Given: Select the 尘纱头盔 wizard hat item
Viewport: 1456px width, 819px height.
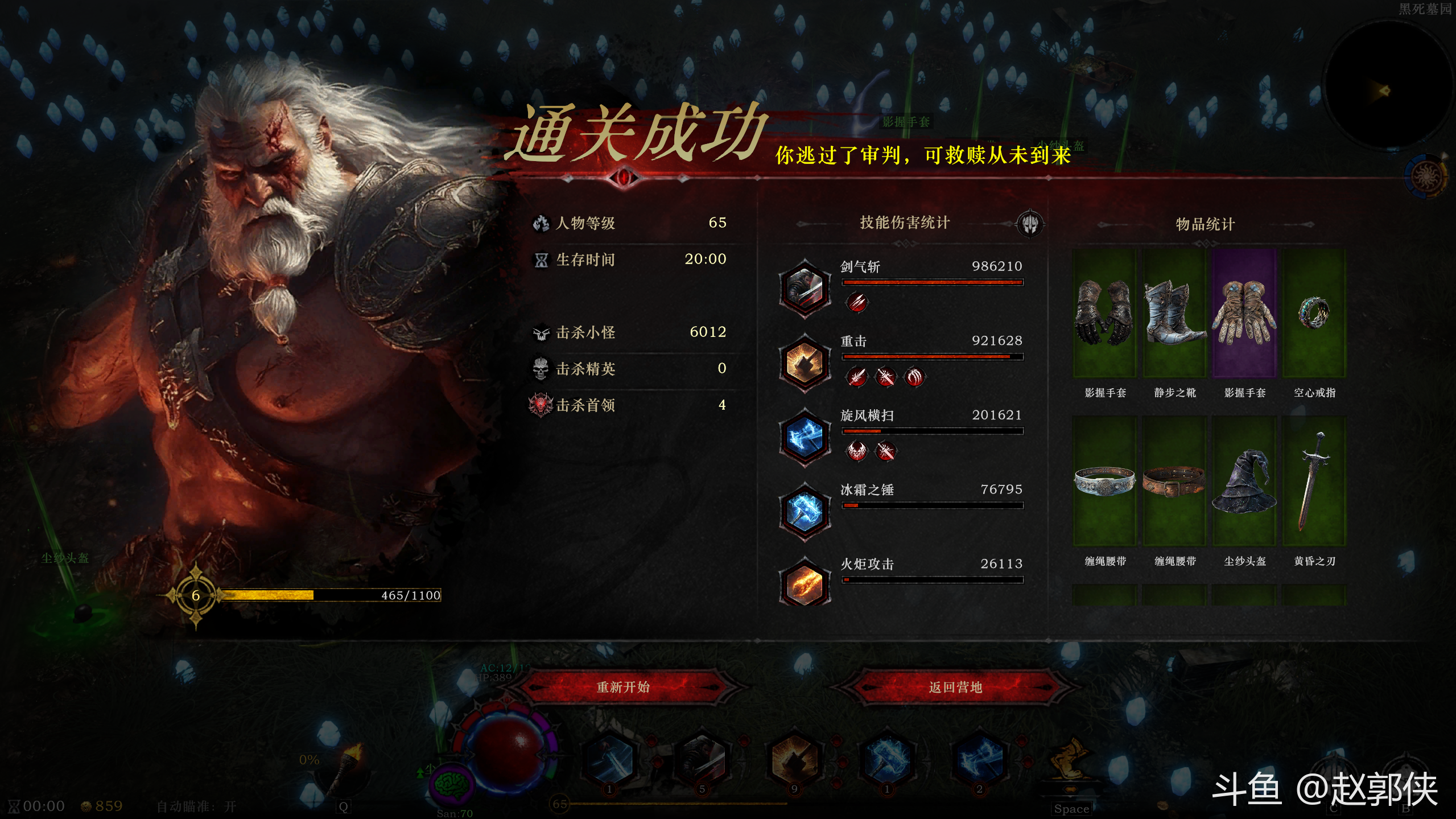Looking at the screenshot, I should 1244,481.
